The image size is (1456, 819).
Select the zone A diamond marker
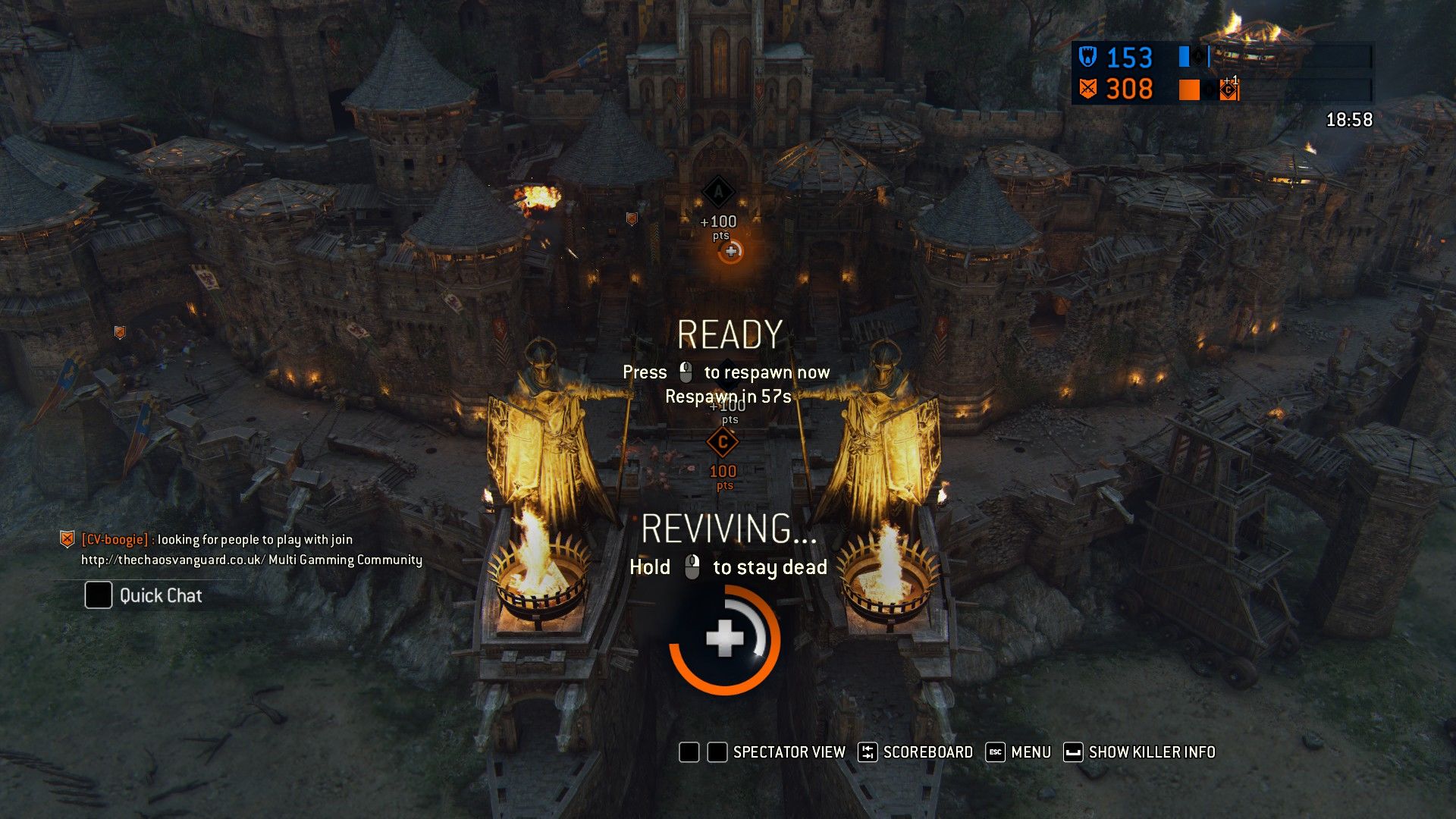[717, 192]
